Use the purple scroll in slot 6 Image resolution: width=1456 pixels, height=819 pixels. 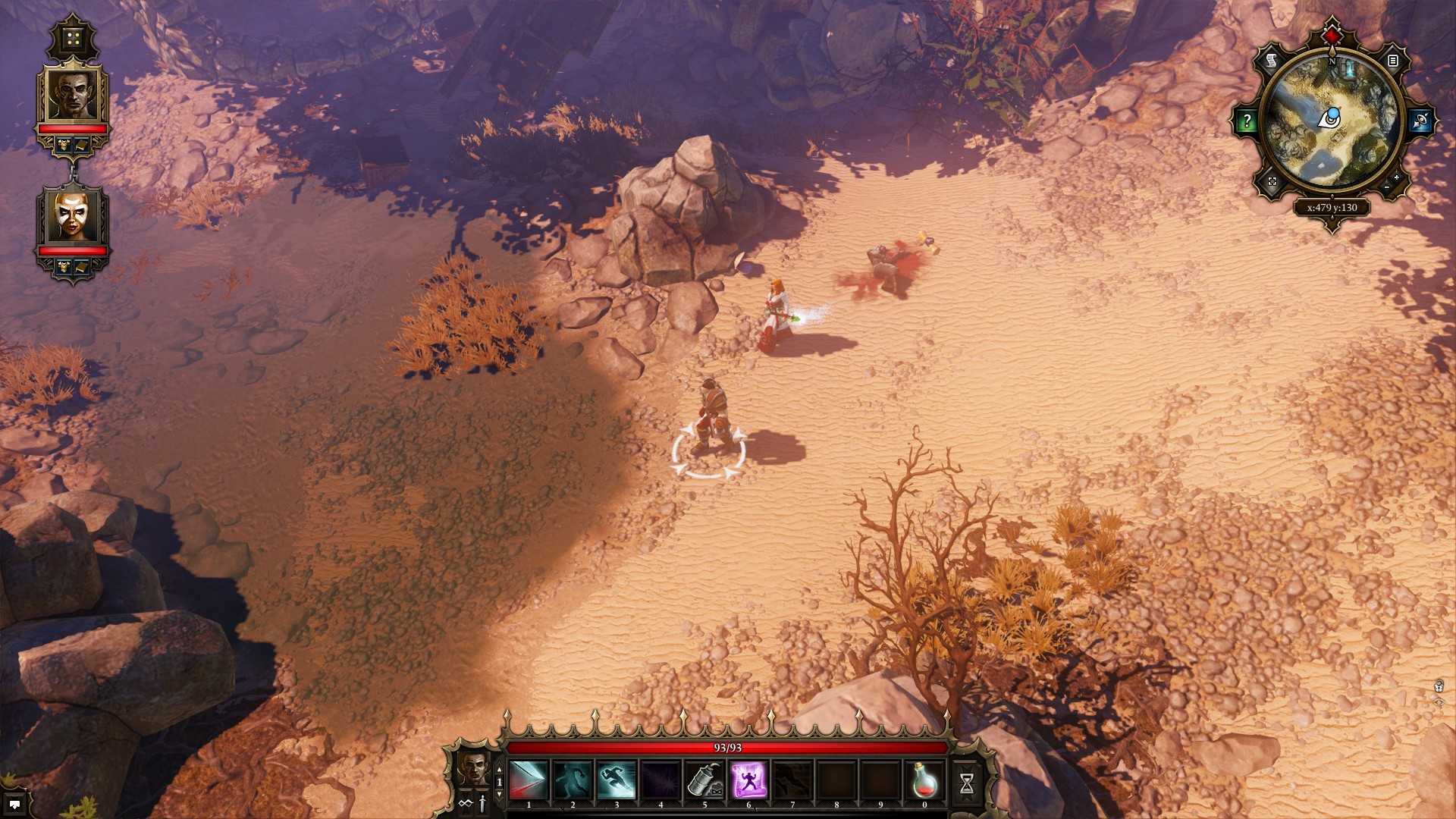click(748, 780)
